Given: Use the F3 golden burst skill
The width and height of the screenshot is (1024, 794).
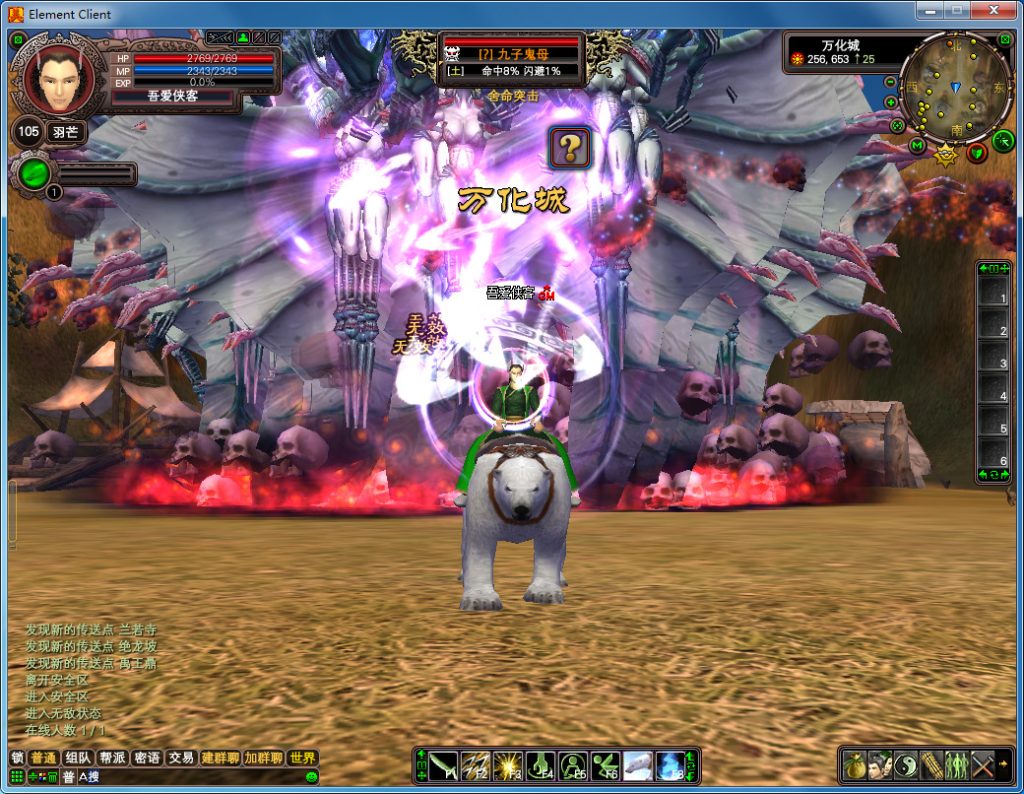Looking at the screenshot, I should click(509, 766).
